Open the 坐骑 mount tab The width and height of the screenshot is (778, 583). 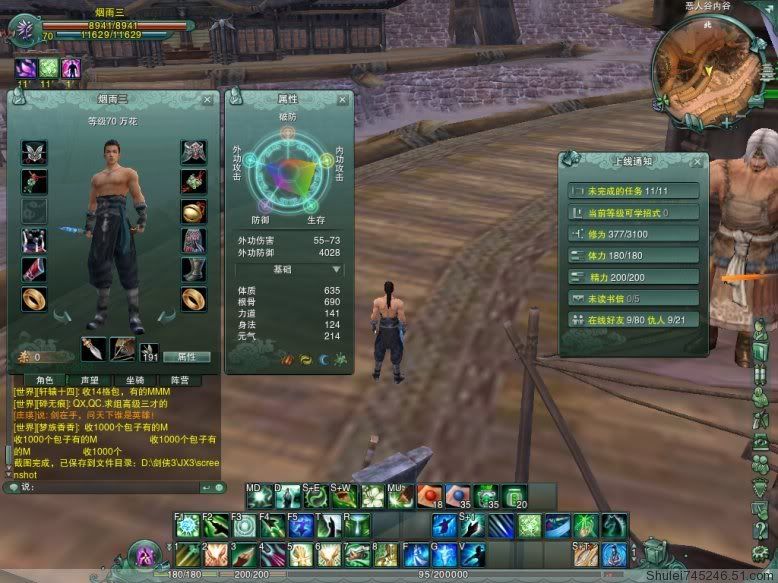[135, 380]
